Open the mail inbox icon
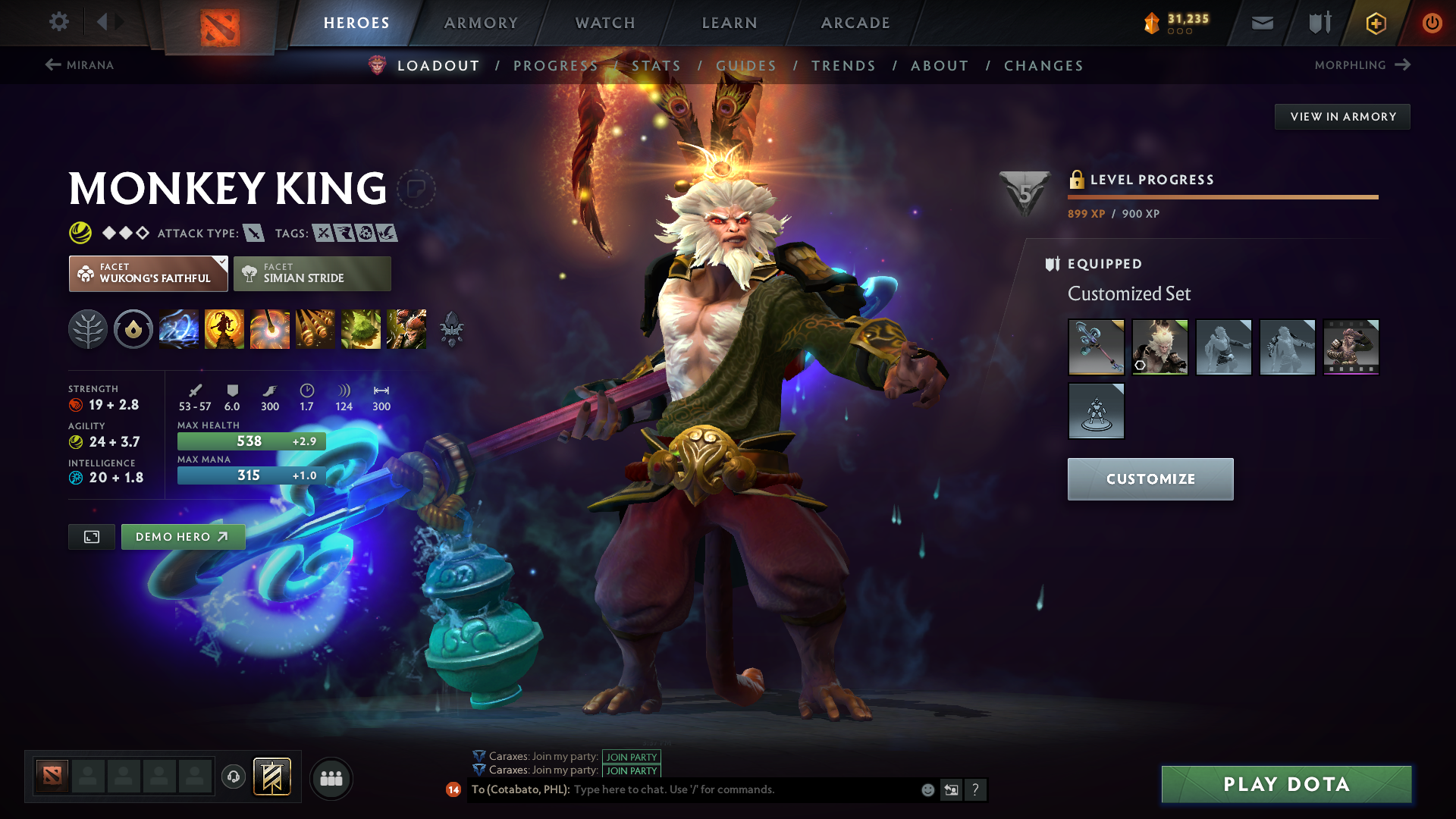This screenshot has height=819, width=1456. click(1262, 23)
